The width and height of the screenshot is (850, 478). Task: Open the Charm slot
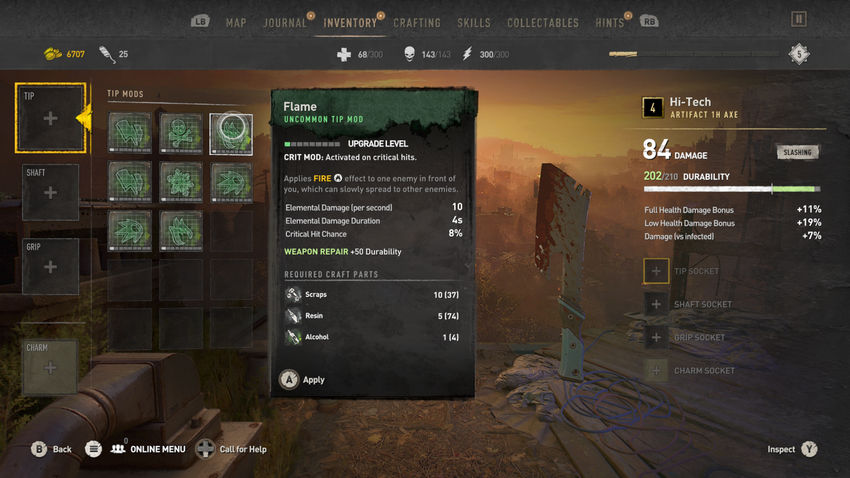pos(50,367)
